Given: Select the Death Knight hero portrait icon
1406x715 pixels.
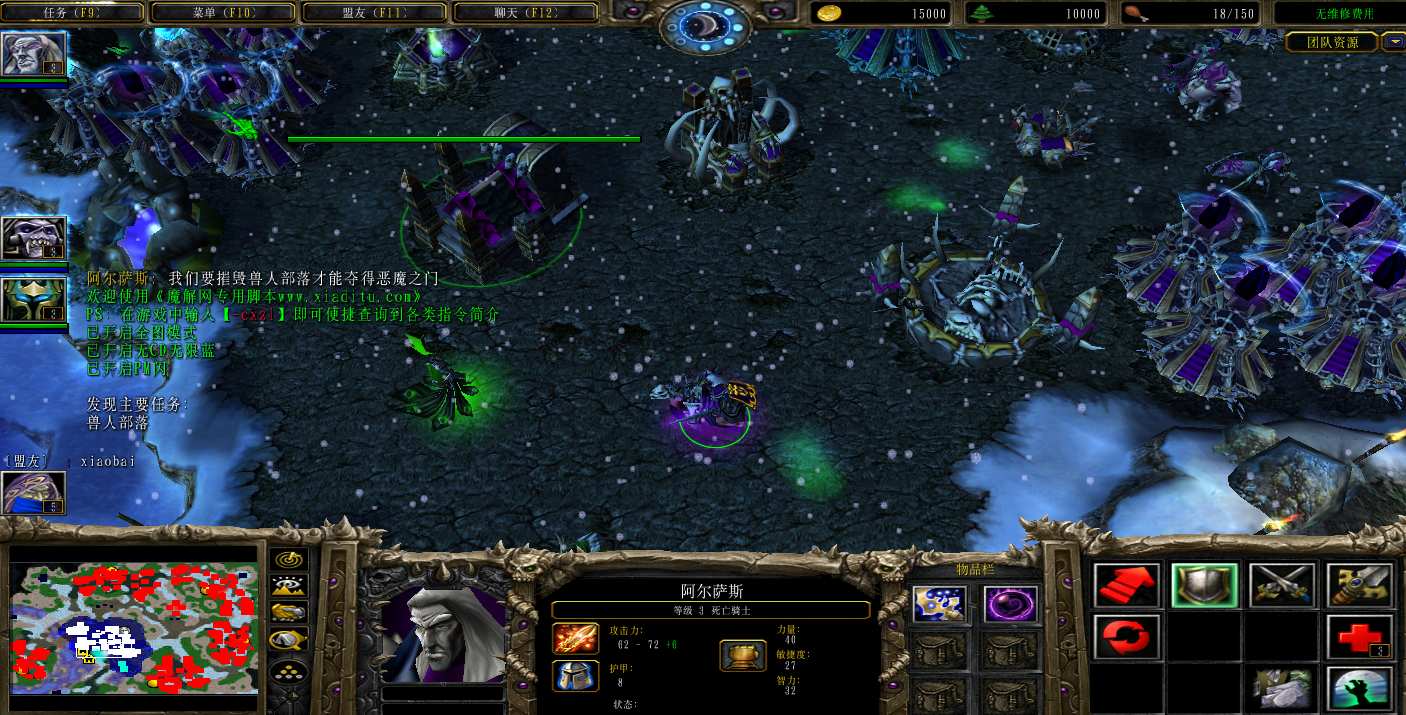Looking at the screenshot, I should pyautogui.click(x=33, y=54).
